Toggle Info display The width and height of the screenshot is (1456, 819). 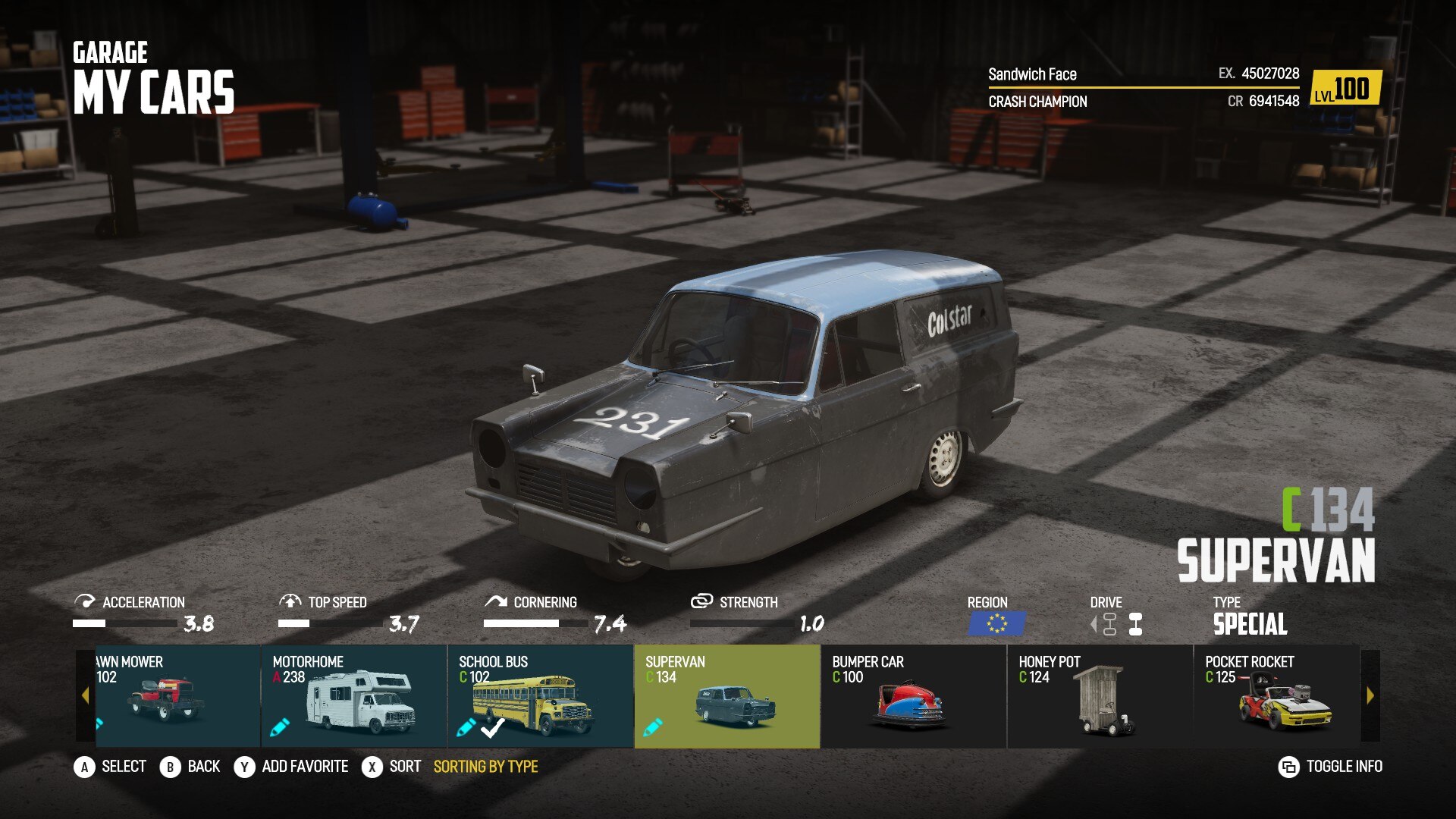pyautogui.click(x=1331, y=767)
